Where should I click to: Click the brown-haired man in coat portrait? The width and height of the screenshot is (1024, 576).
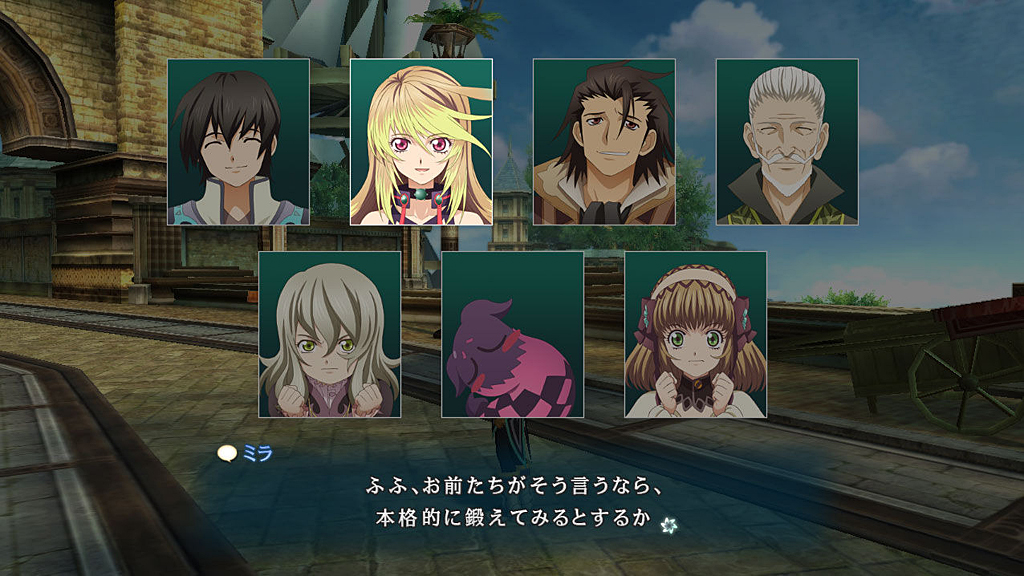(604, 142)
